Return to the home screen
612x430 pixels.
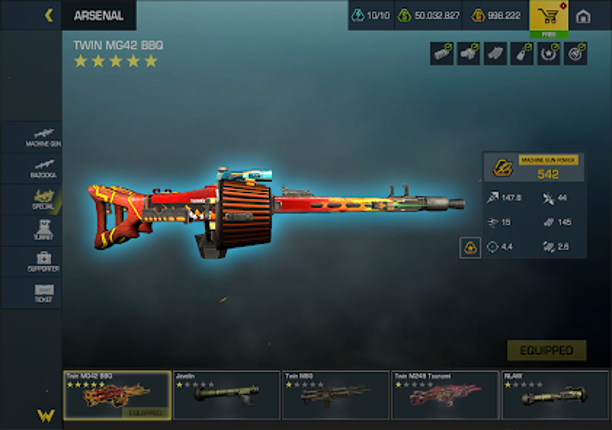pos(584,16)
